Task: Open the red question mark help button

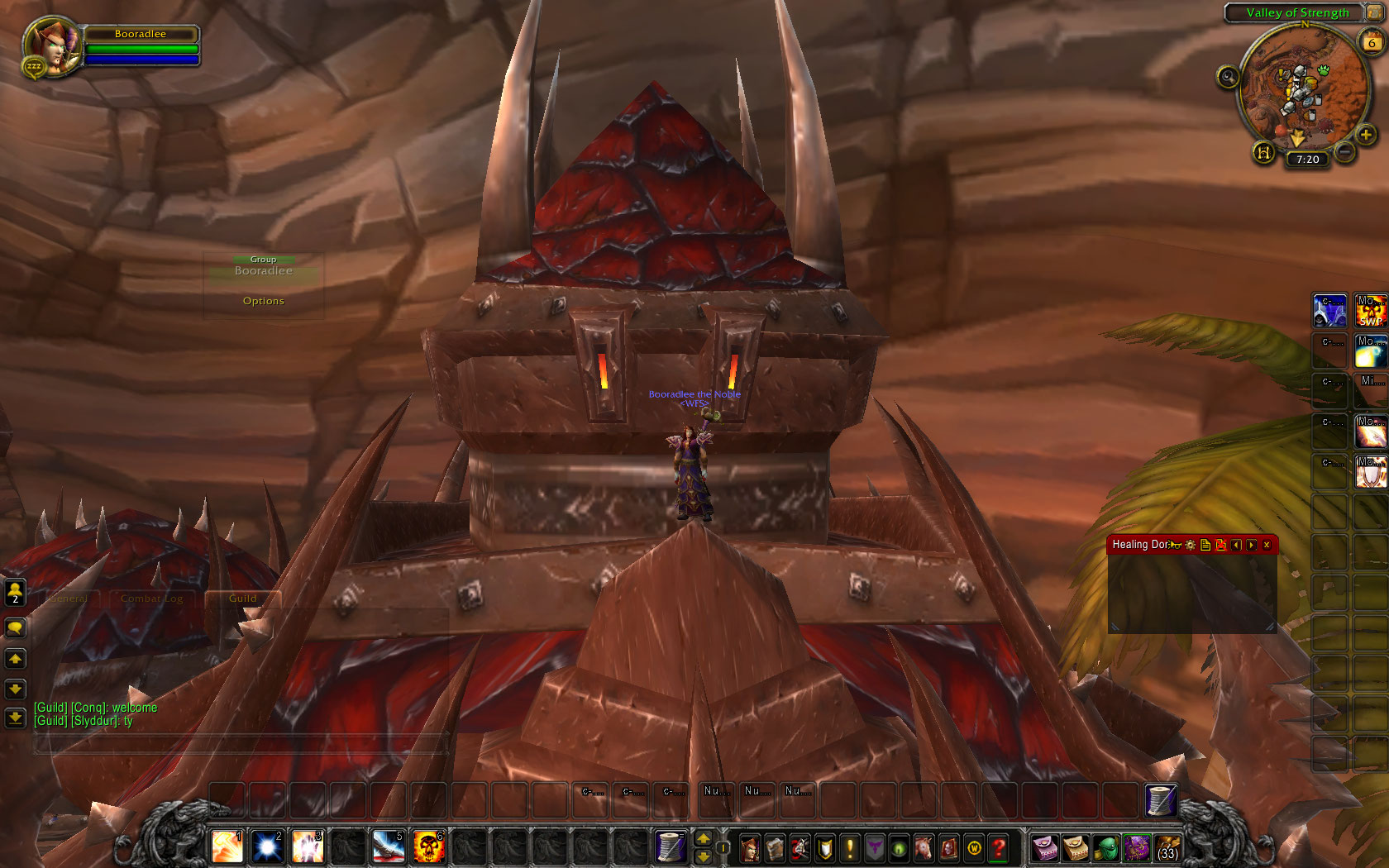Action: pyautogui.click(x=999, y=848)
